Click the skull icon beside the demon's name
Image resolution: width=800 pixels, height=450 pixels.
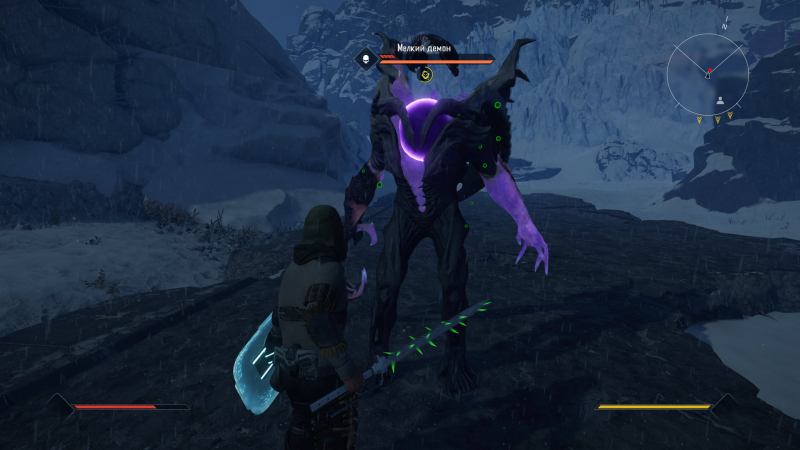pos(366,60)
